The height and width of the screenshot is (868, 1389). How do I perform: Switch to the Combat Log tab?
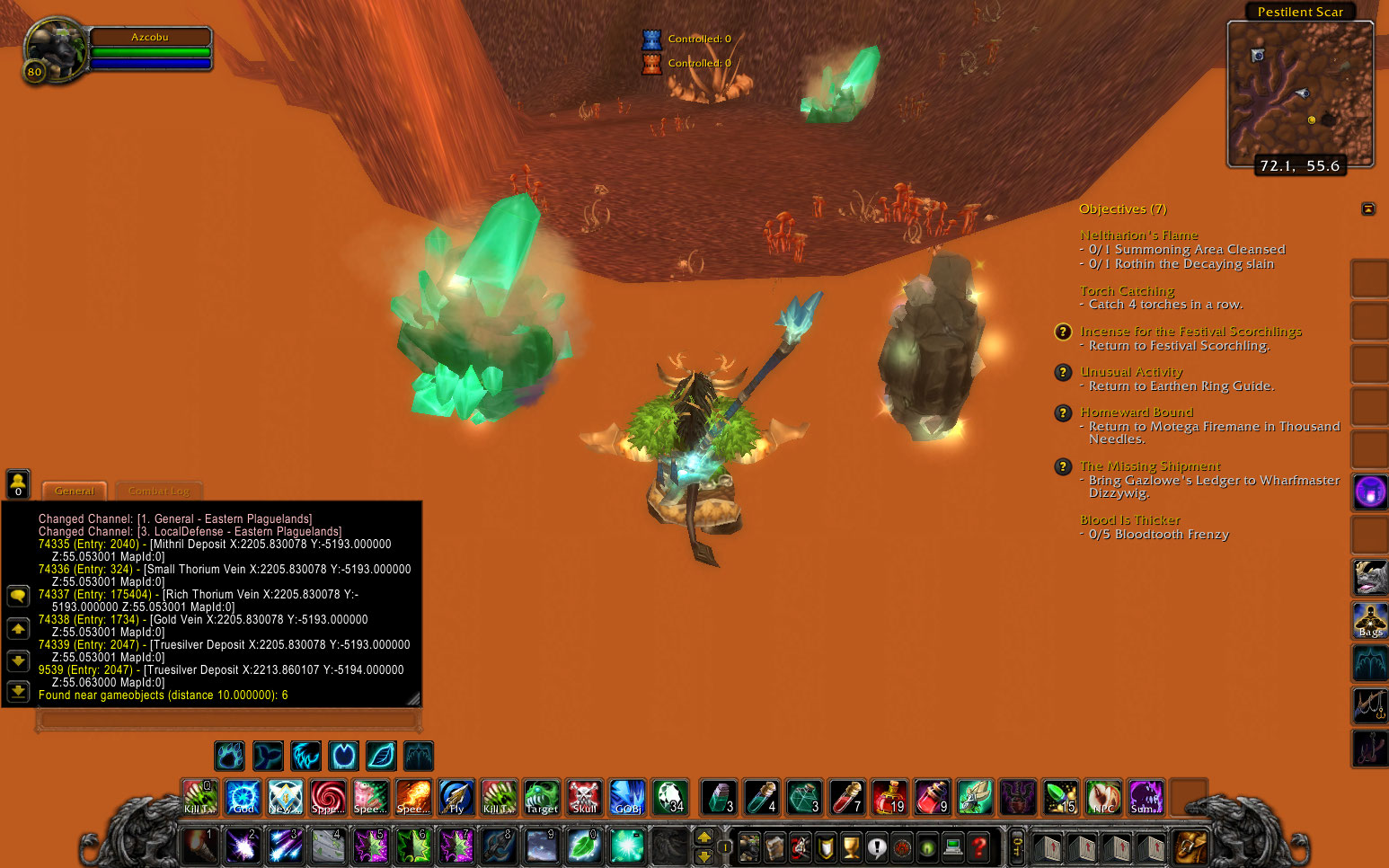coord(158,492)
